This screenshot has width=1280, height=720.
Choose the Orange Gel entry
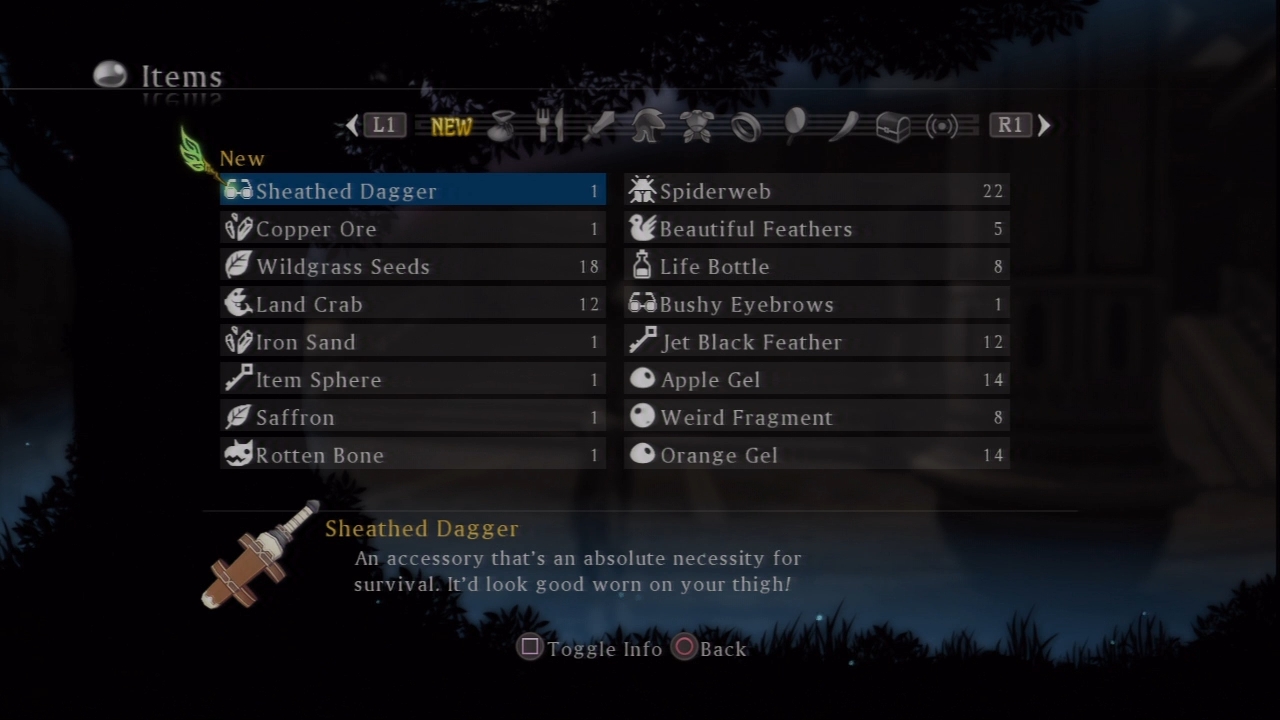click(x=816, y=455)
